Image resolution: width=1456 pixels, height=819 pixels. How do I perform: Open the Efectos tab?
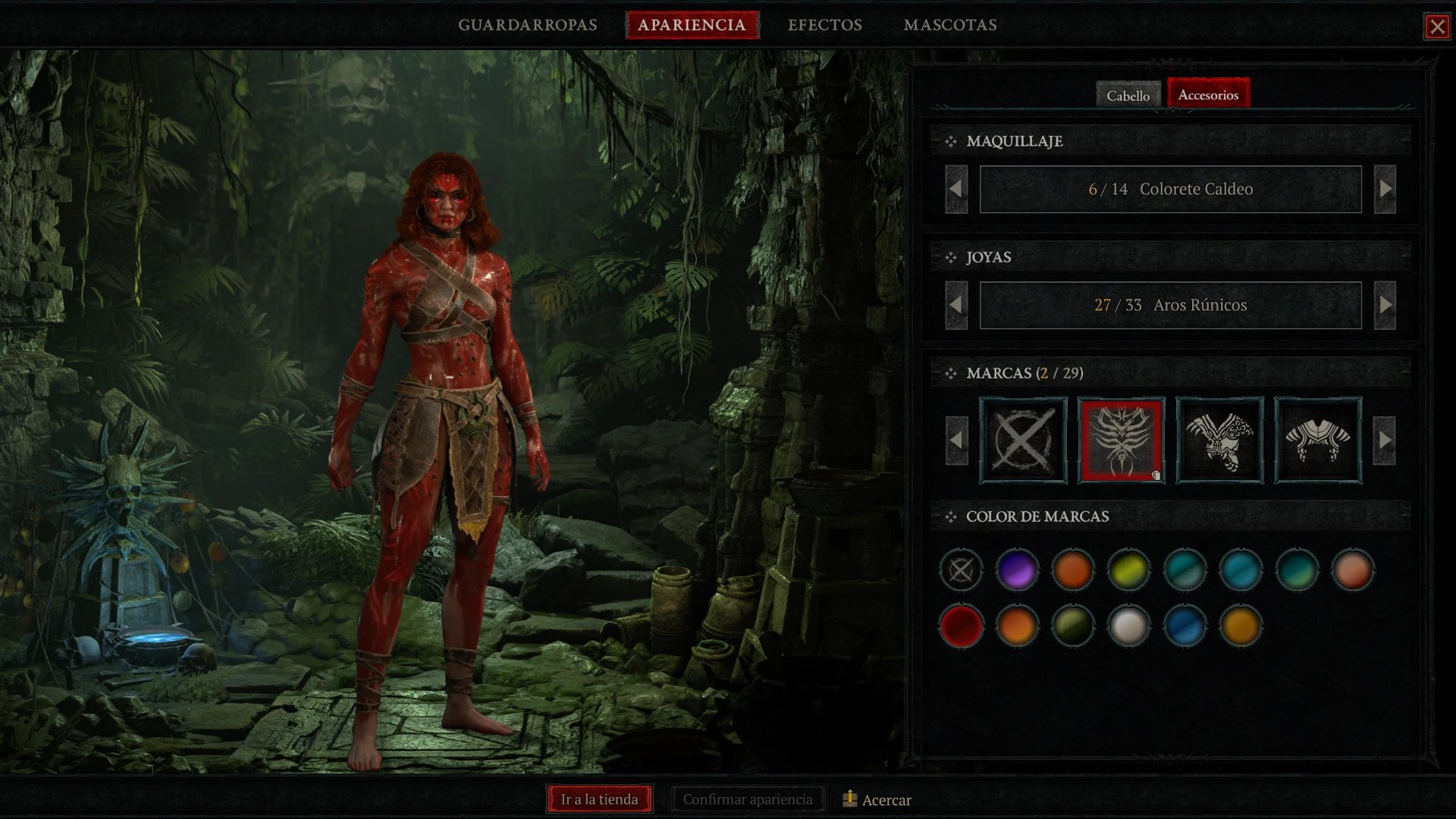[824, 25]
